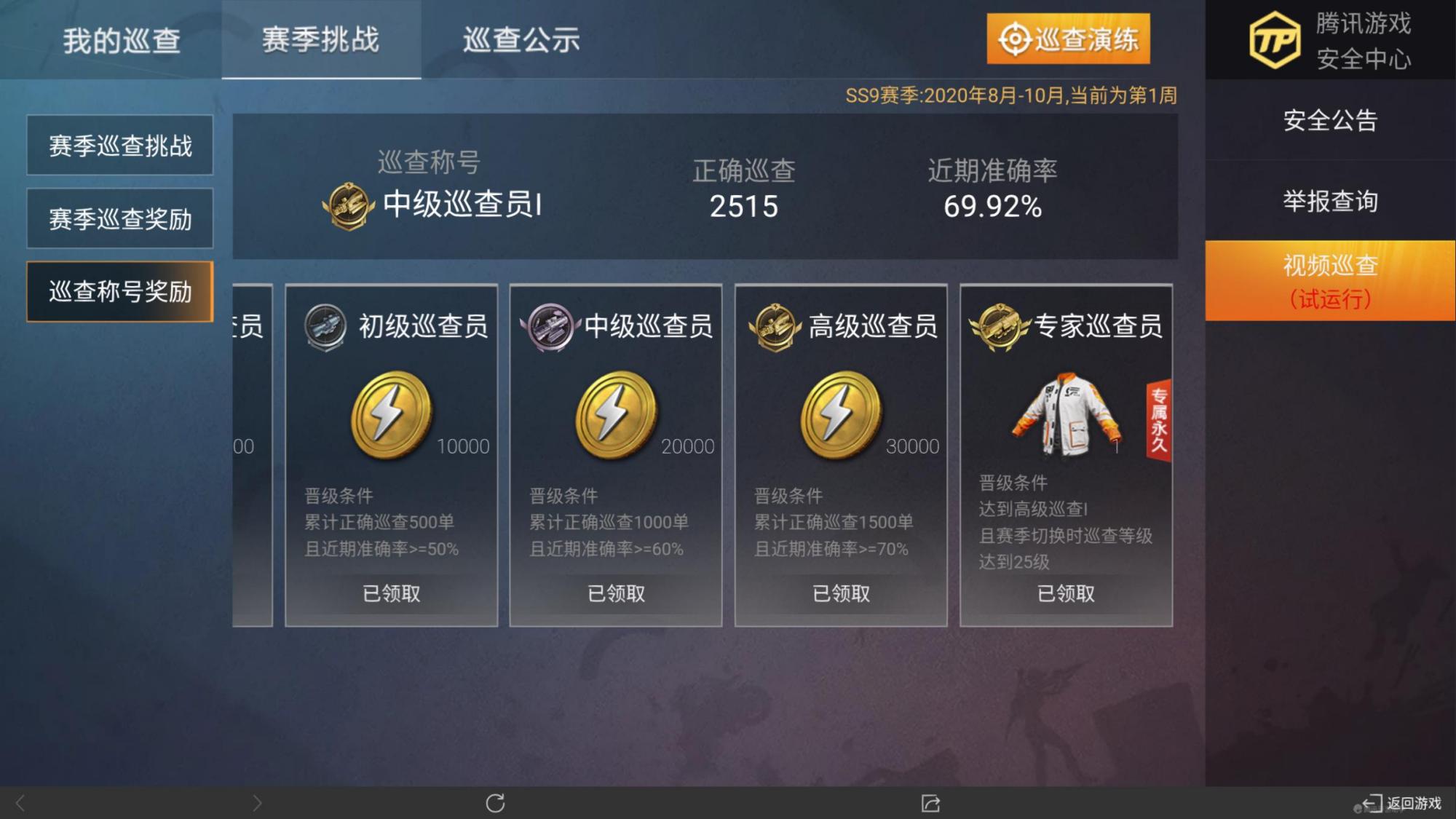Select the 专家巡查员 badge icon
1456x819 pixels.
click(1000, 326)
